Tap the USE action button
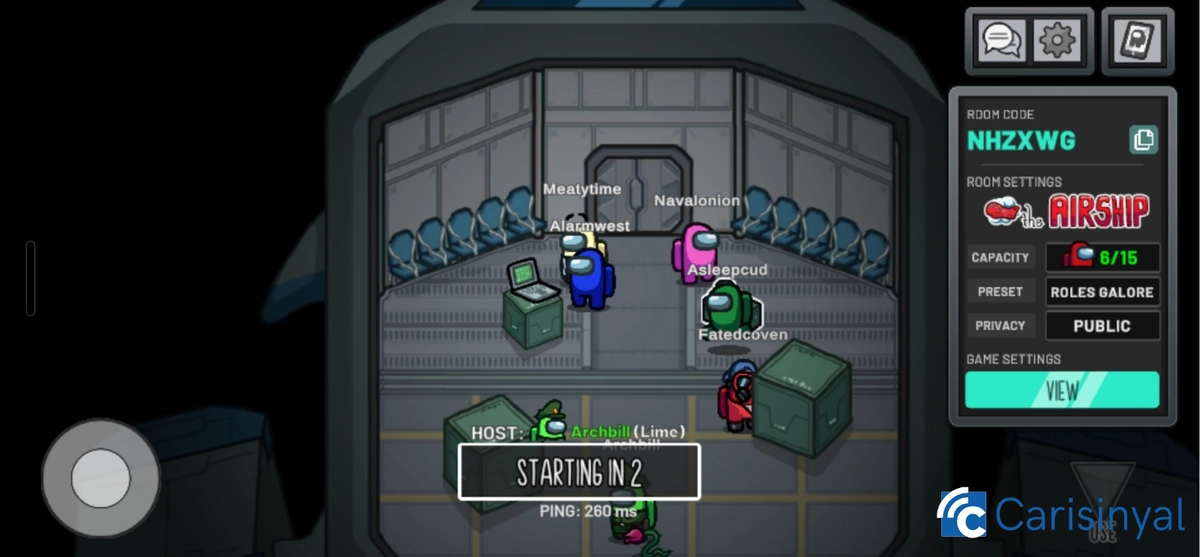The image size is (1200, 557). pyautogui.click(x=1102, y=505)
